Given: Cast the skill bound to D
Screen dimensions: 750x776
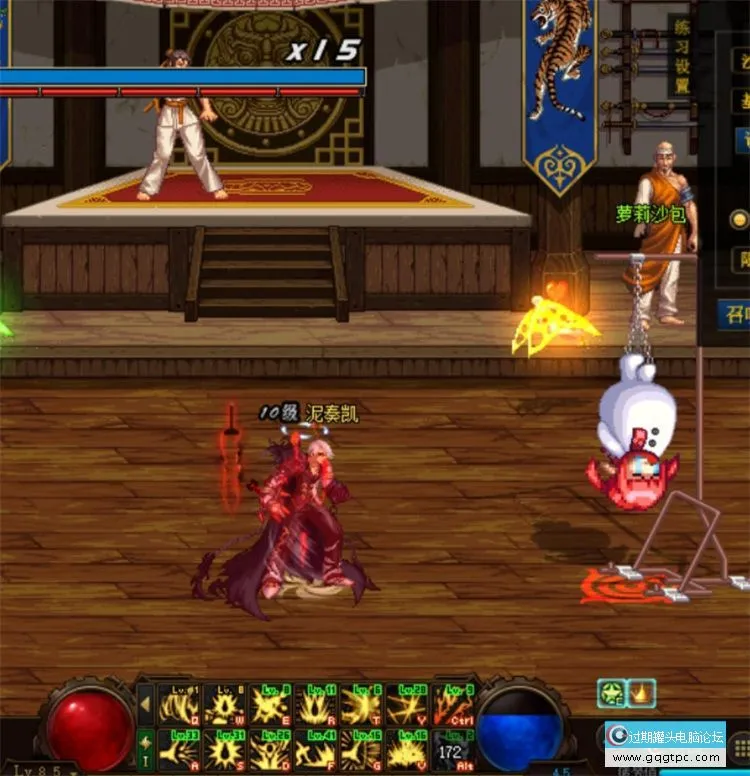Looking at the screenshot, I should click(x=271, y=749).
